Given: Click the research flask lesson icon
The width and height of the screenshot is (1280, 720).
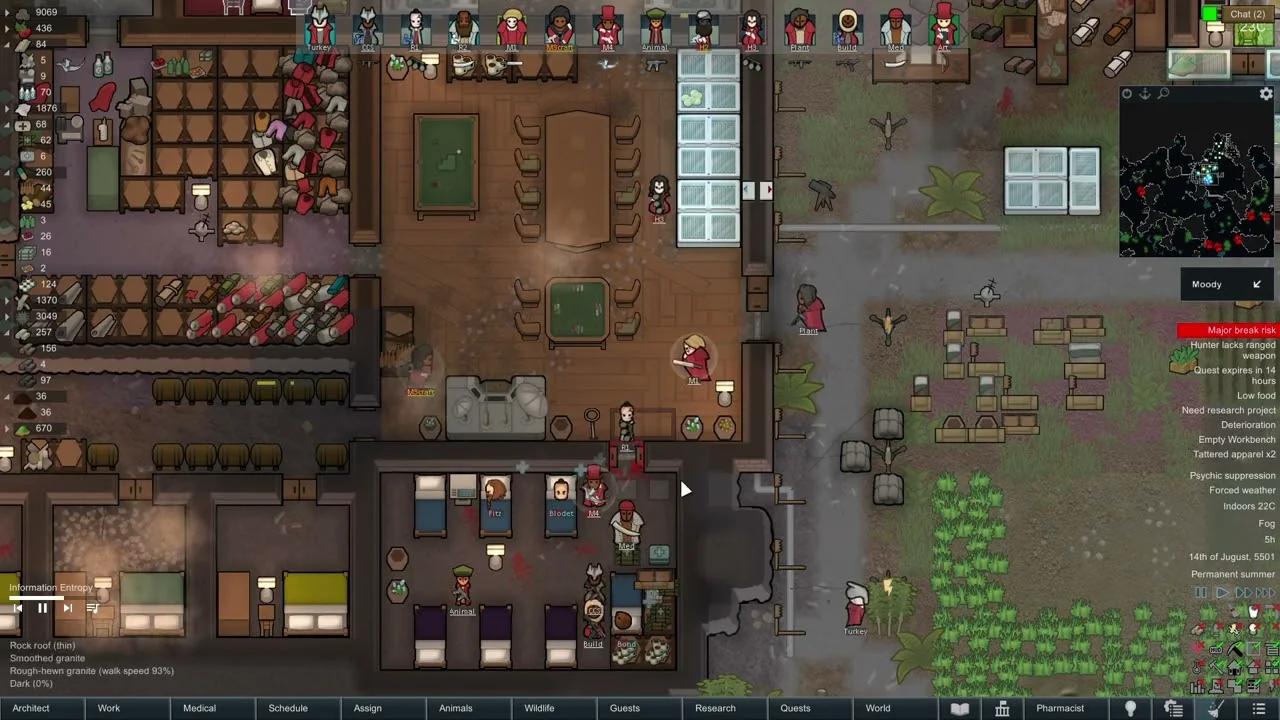Looking at the screenshot, I should [x=1196, y=667].
